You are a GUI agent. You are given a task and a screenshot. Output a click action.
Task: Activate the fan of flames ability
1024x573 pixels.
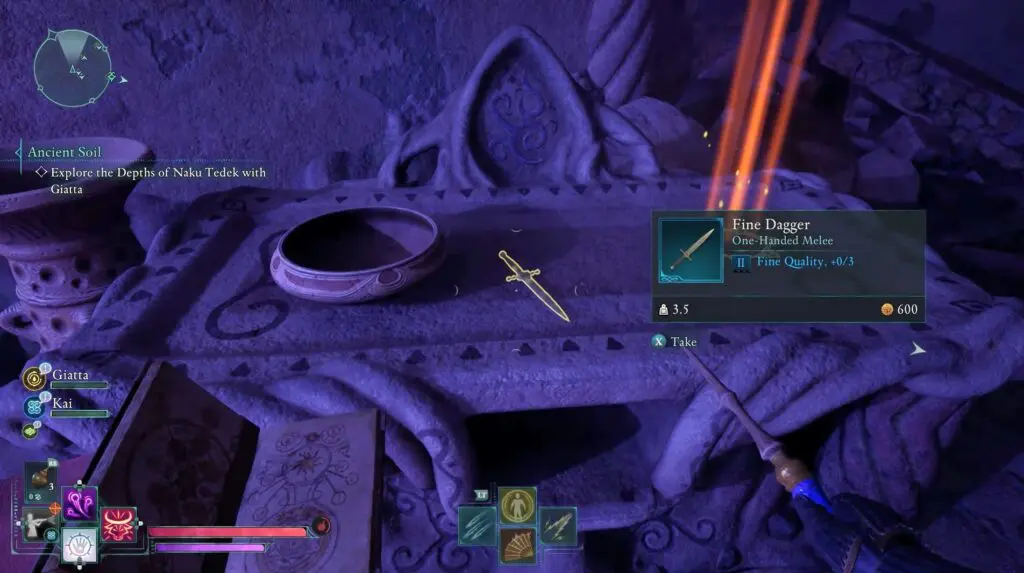click(517, 546)
